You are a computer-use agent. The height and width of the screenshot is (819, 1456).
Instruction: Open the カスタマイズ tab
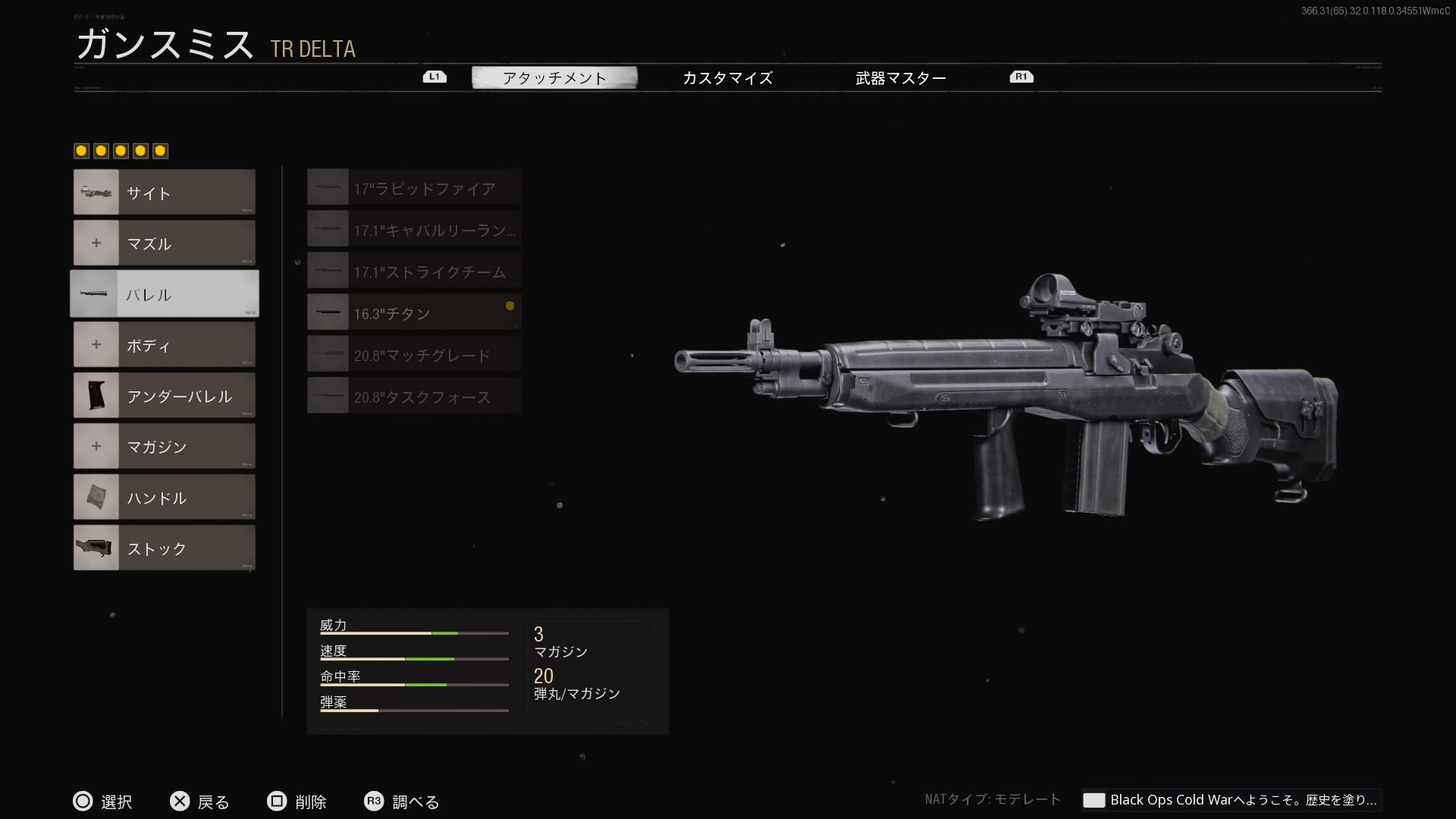tap(727, 77)
